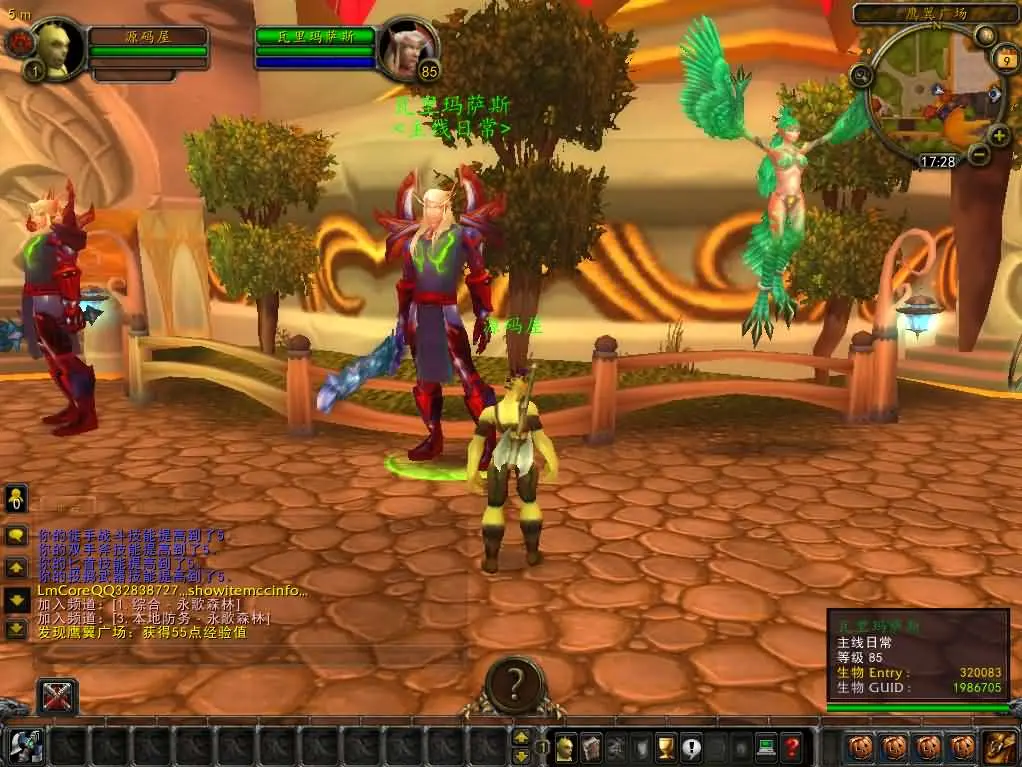Open the chat speech bubble menu

click(15, 535)
